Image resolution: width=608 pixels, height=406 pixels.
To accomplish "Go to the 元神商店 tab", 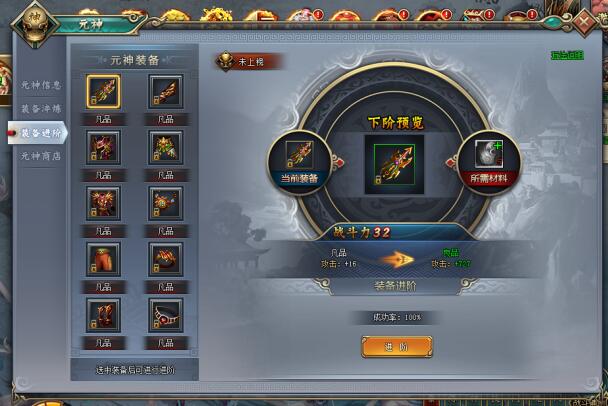I will coord(41,156).
